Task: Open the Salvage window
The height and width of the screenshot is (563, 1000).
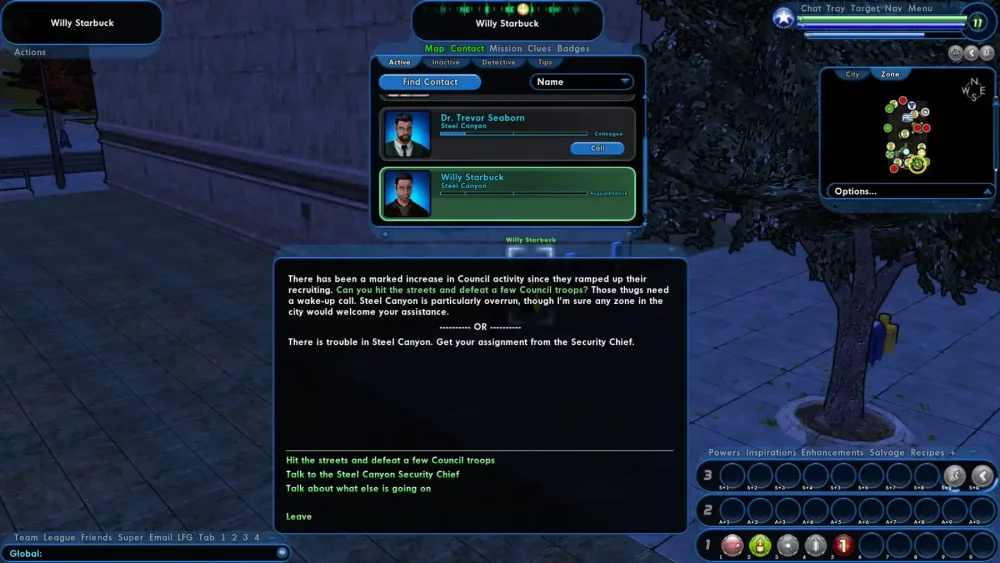Action: coord(885,453)
